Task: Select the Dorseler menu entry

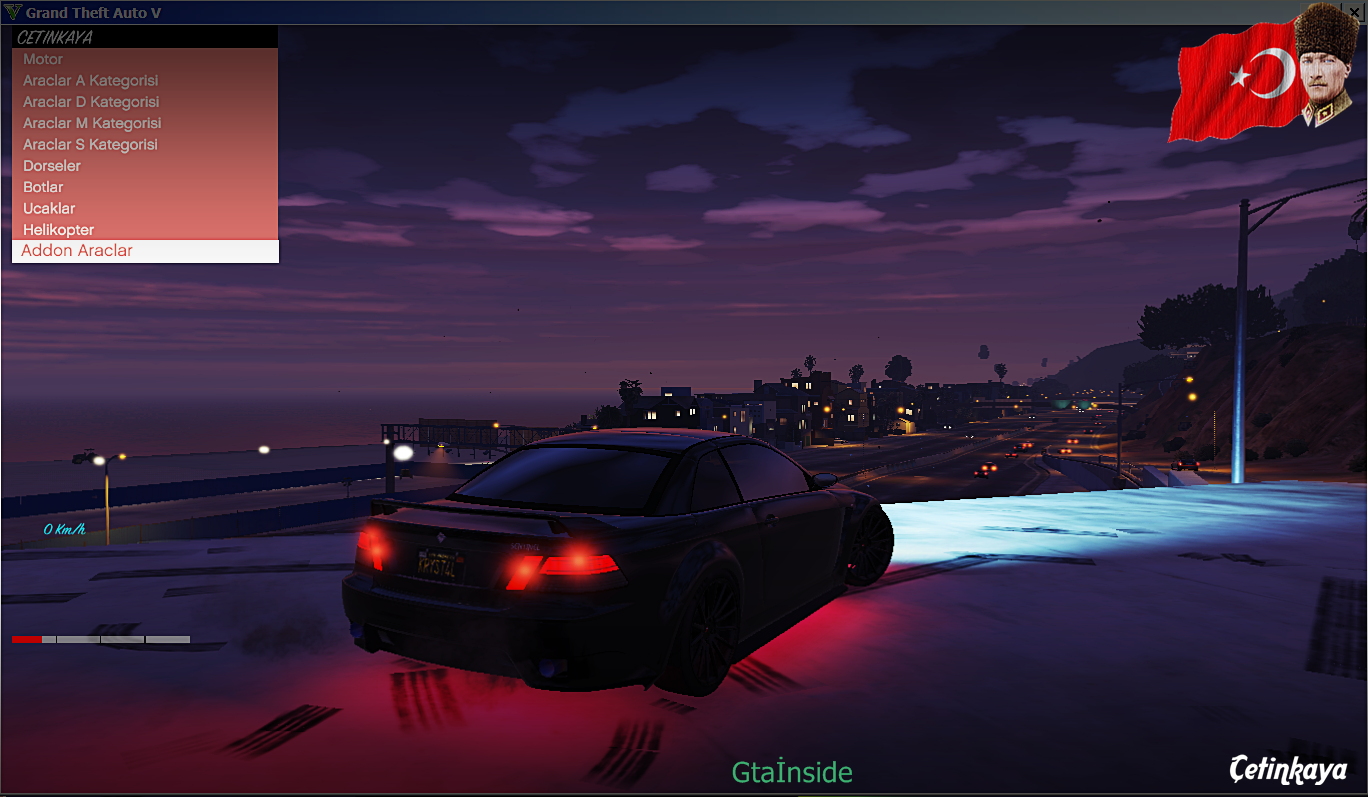Action: click(51, 165)
